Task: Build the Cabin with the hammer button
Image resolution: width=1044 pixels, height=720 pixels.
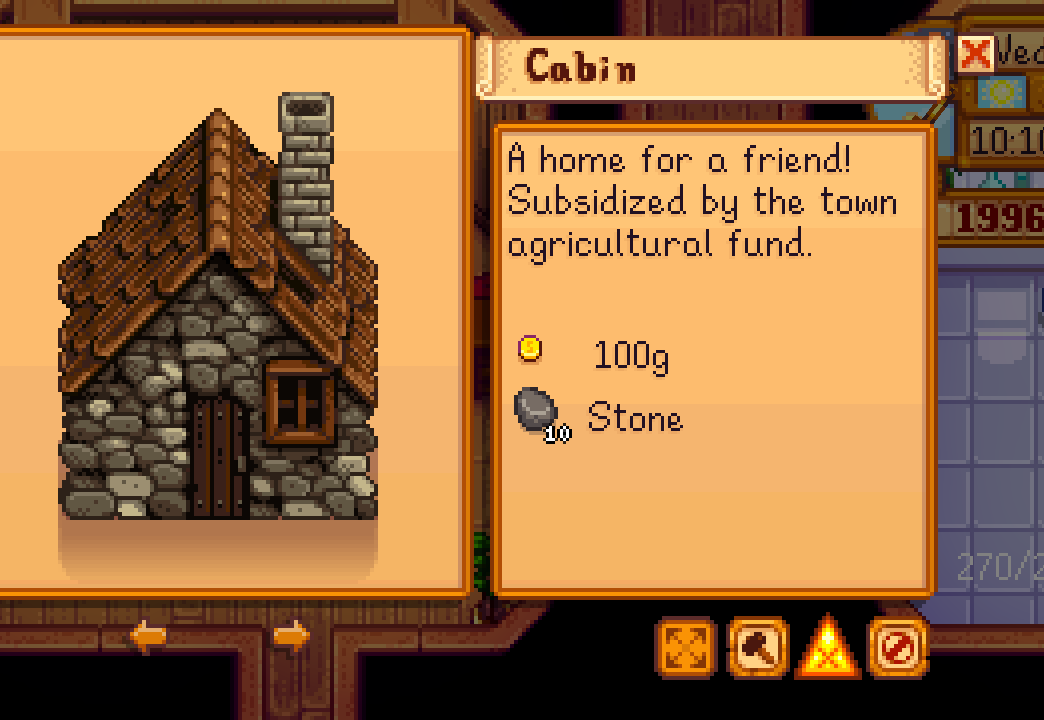Action: click(757, 648)
